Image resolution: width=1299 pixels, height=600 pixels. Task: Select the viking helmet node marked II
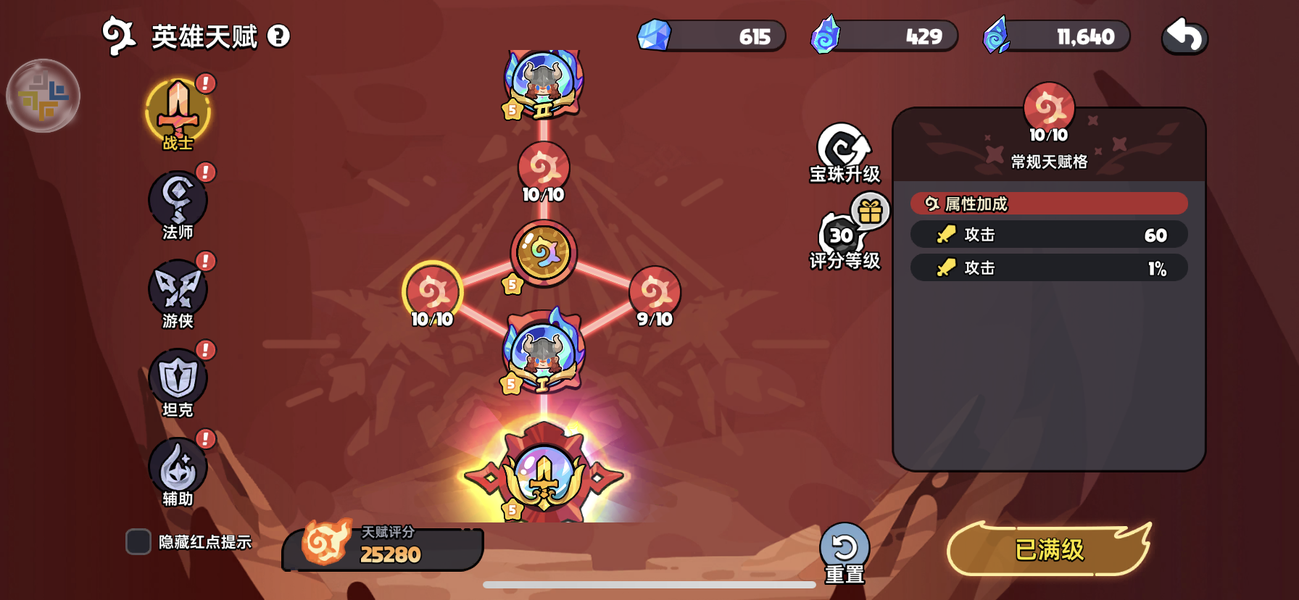pyautogui.click(x=543, y=82)
